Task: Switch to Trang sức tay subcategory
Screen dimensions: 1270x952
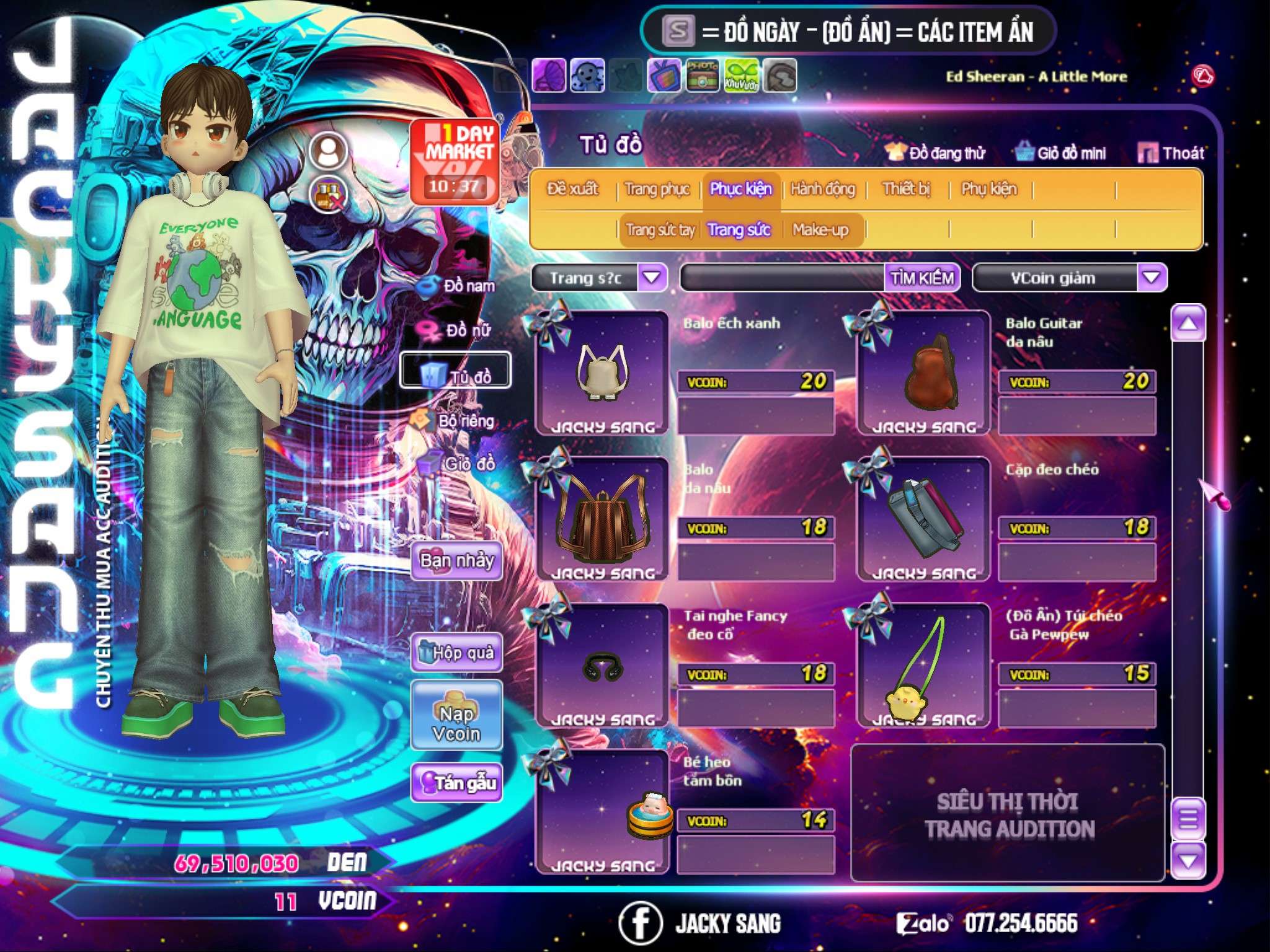Action: tap(660, 231)
